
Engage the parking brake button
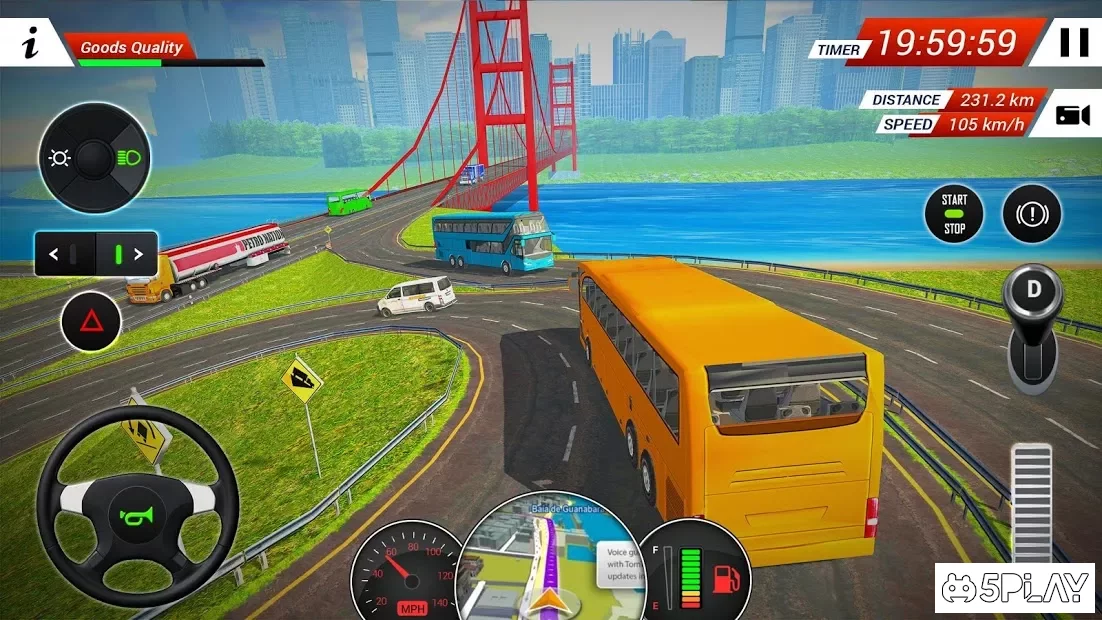click(1032, 214)
